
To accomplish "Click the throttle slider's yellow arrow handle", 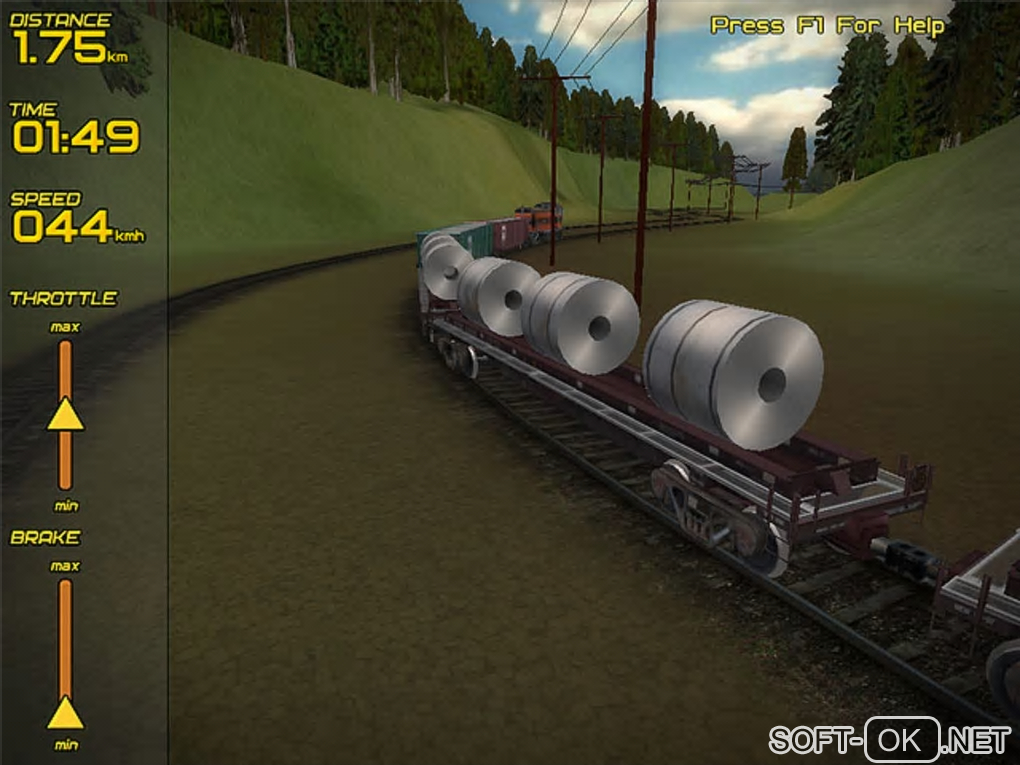I will (65, 415).
